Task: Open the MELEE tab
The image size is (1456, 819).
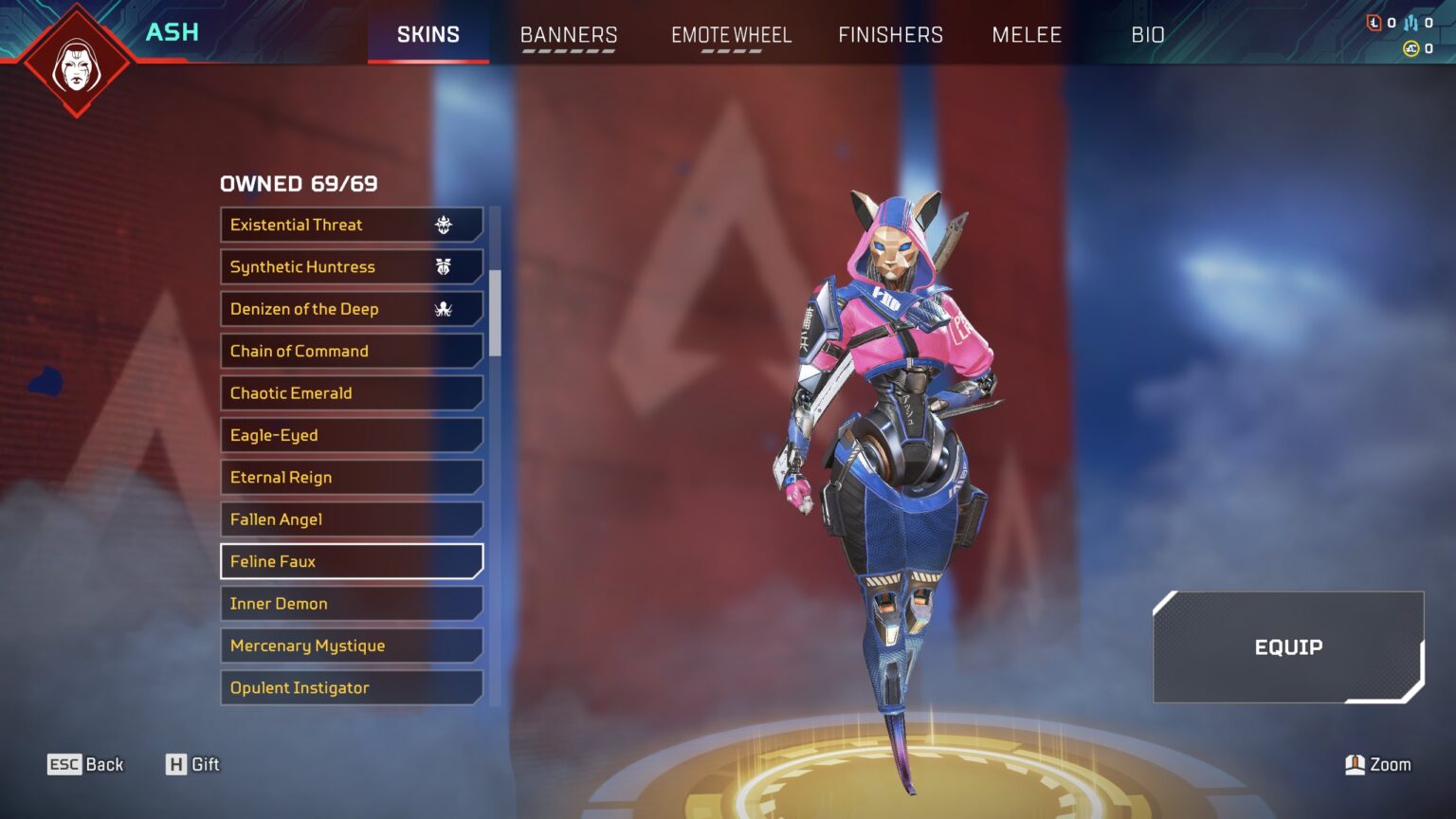Action: pyautogui.click(x=1027, y=35)
